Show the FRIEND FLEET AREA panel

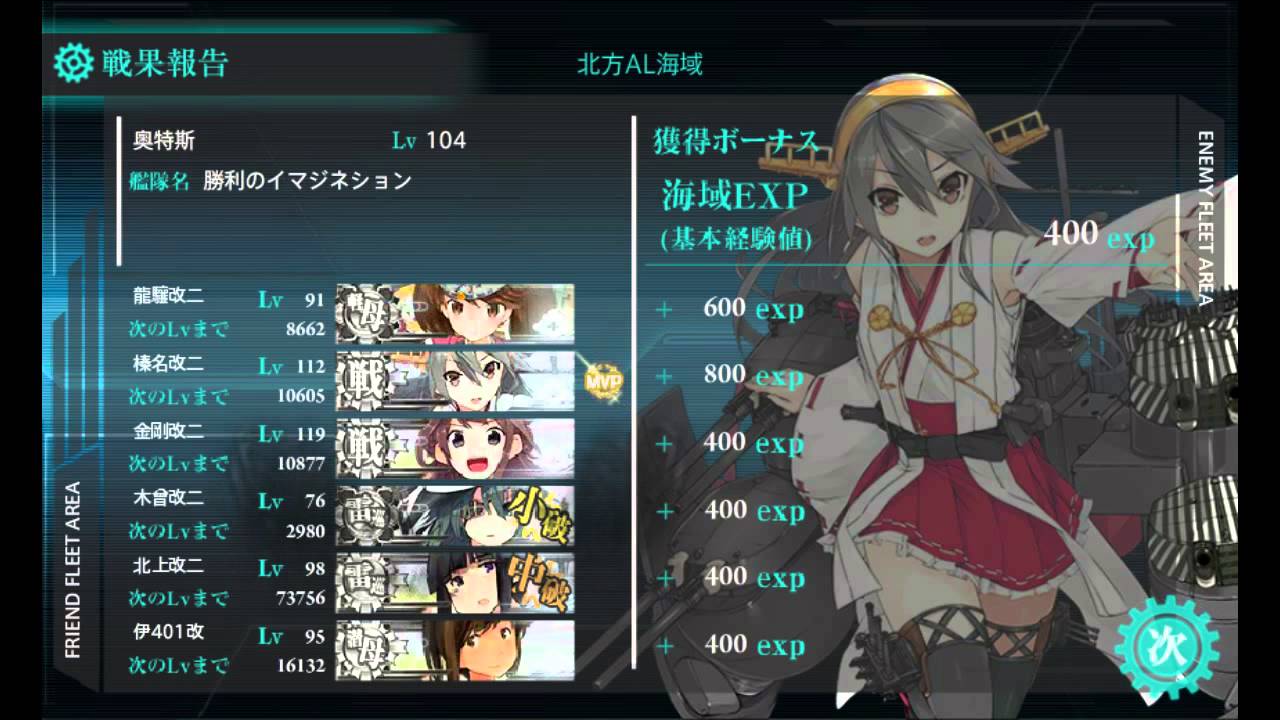pos(73,570)
